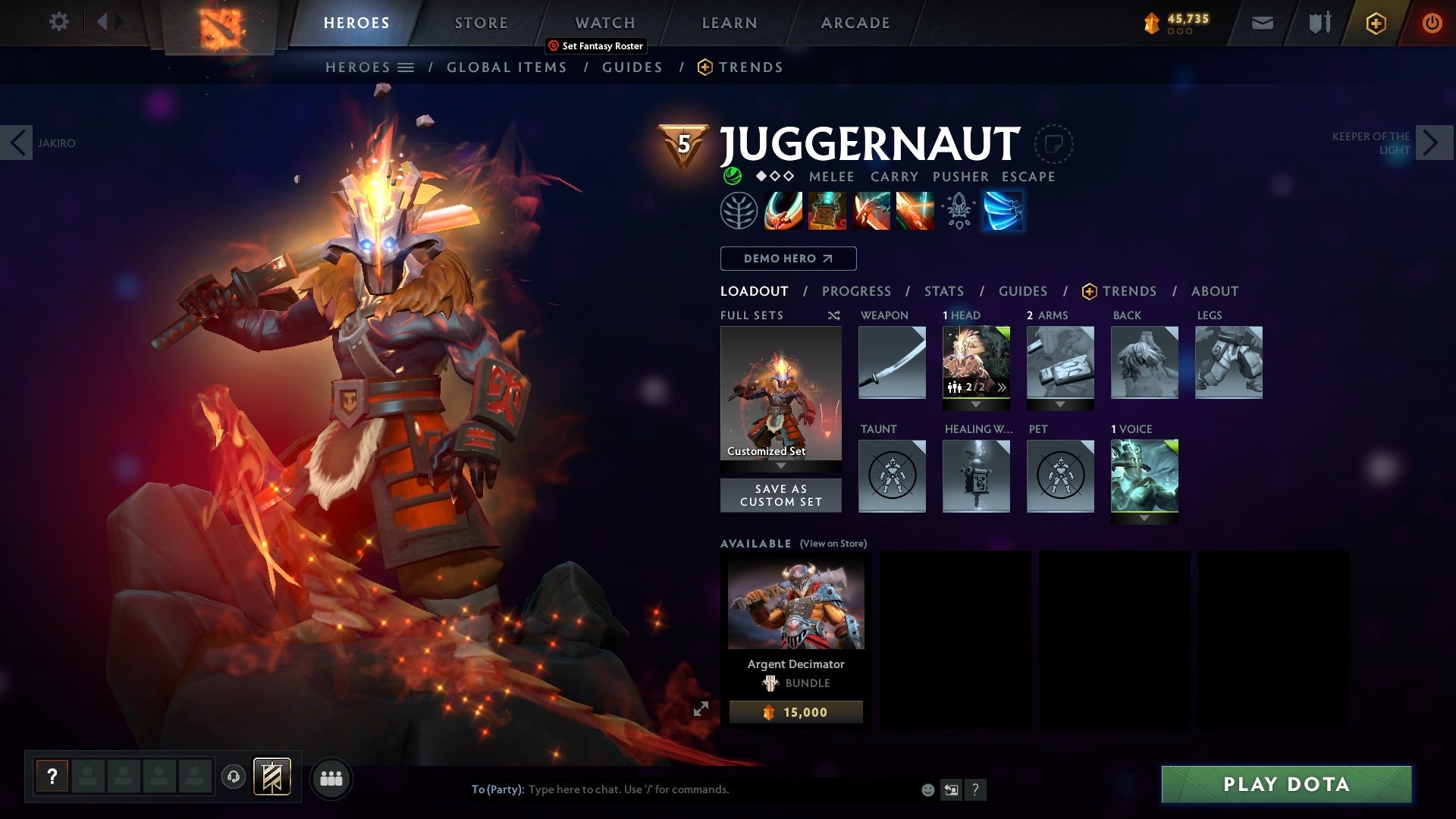Viewport: 1456px width, 819px height.
Task: Switch to the STATS tab
Action: coord(943,291)
